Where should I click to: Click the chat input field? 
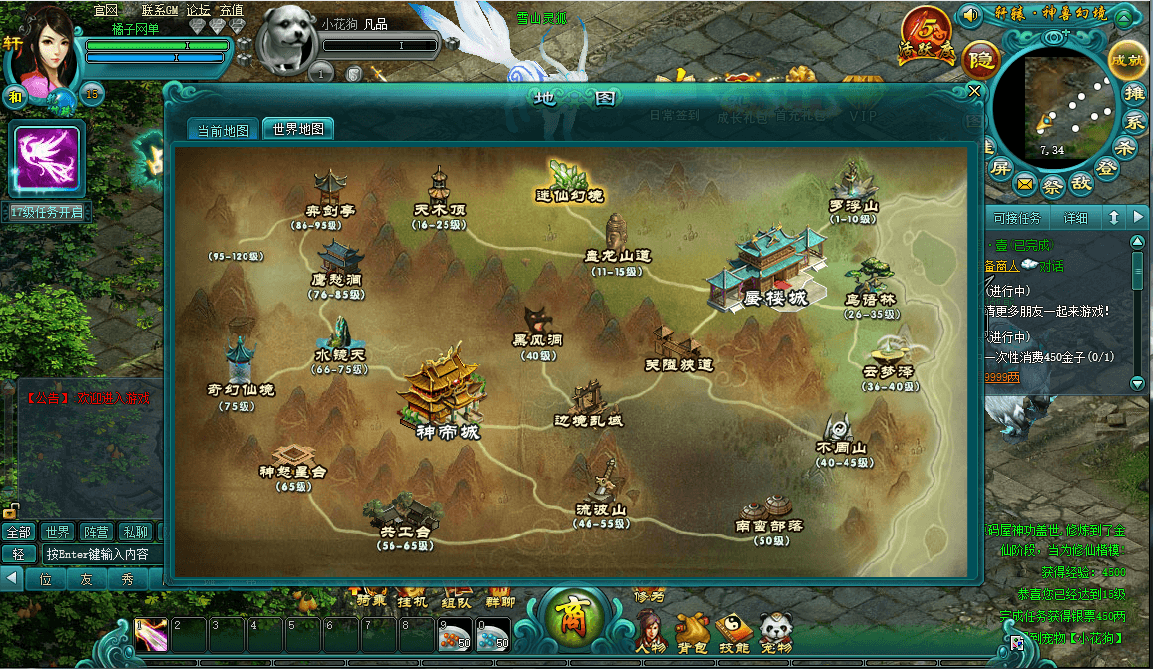[x=98, y=554]
